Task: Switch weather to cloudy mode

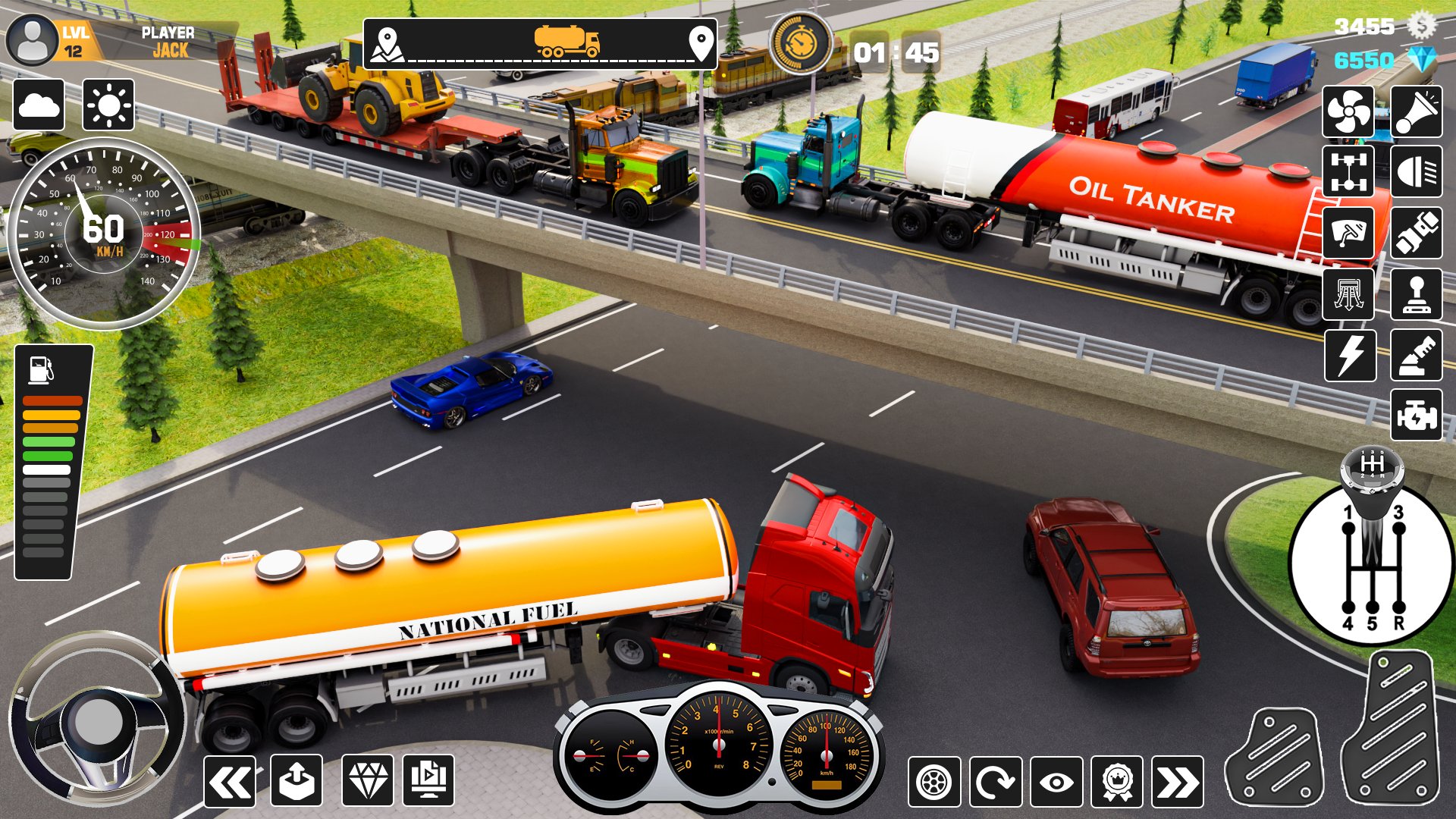Action: coord(39,105)
